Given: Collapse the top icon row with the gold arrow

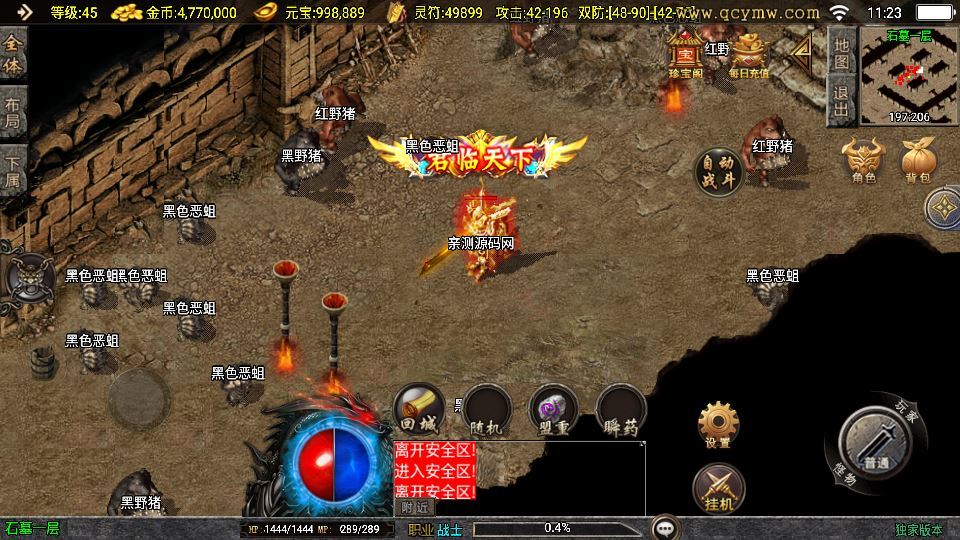Looking at the screenshot, I should click(x=804, y=55).
